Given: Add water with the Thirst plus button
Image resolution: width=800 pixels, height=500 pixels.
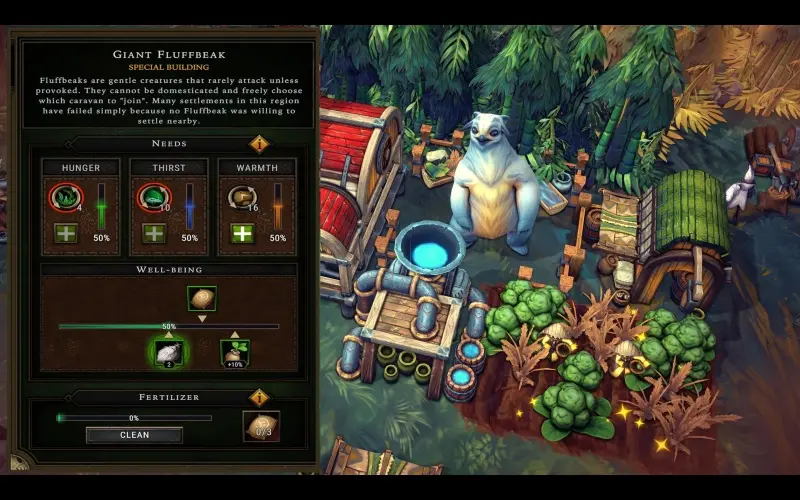Looking at the screenshot, I should click(x=155, y=234).
